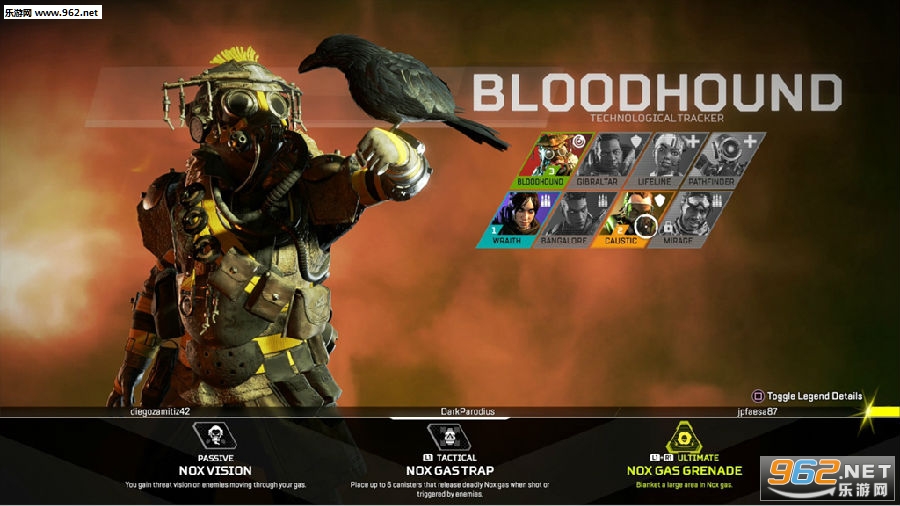Click the Nox Vision passive icon
Screen dimensions: 900x506
coord(215,436)
